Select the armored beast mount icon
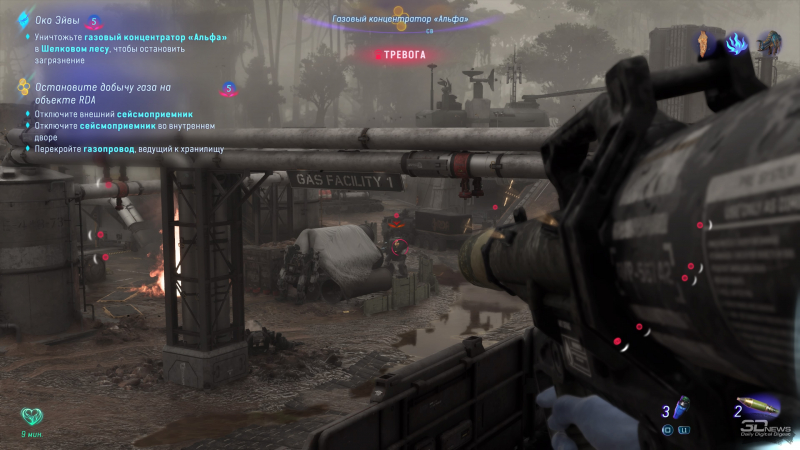The width and height of the screenshot is (800, 450). pyautogui.click(x=769, y=43)
